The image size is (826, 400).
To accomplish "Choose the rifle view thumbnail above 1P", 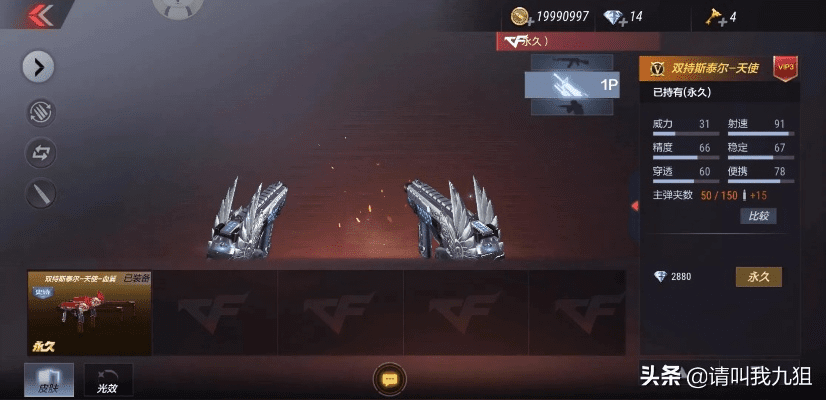I will point(572,62).
